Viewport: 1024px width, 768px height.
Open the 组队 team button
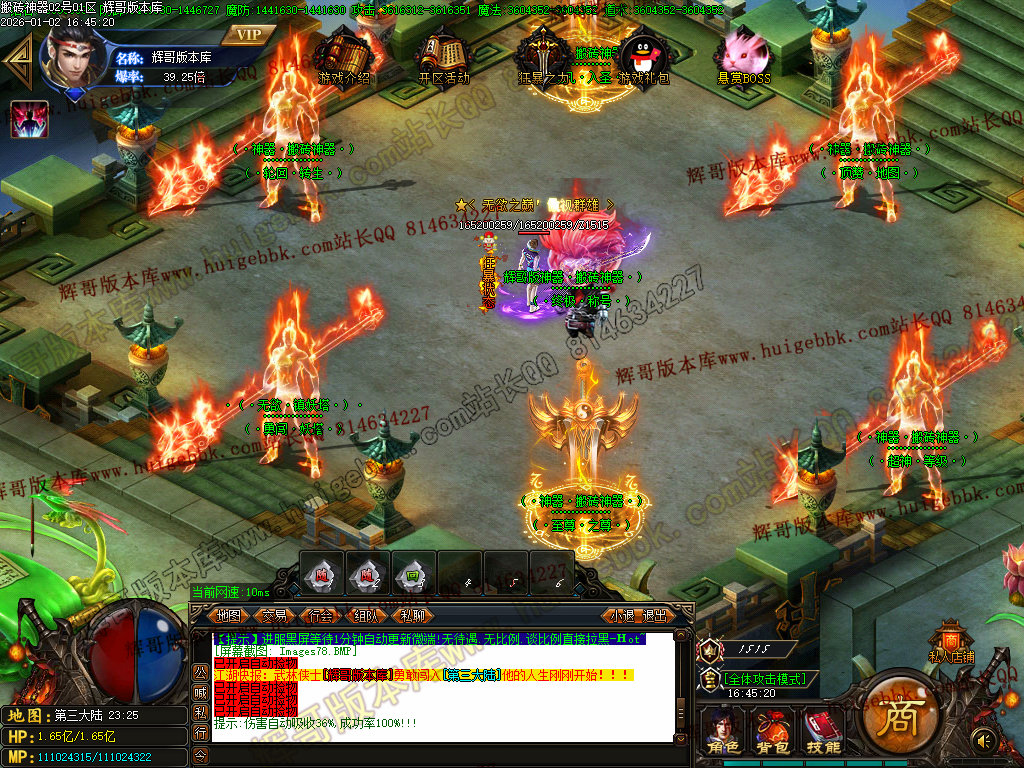coord(365,616)
